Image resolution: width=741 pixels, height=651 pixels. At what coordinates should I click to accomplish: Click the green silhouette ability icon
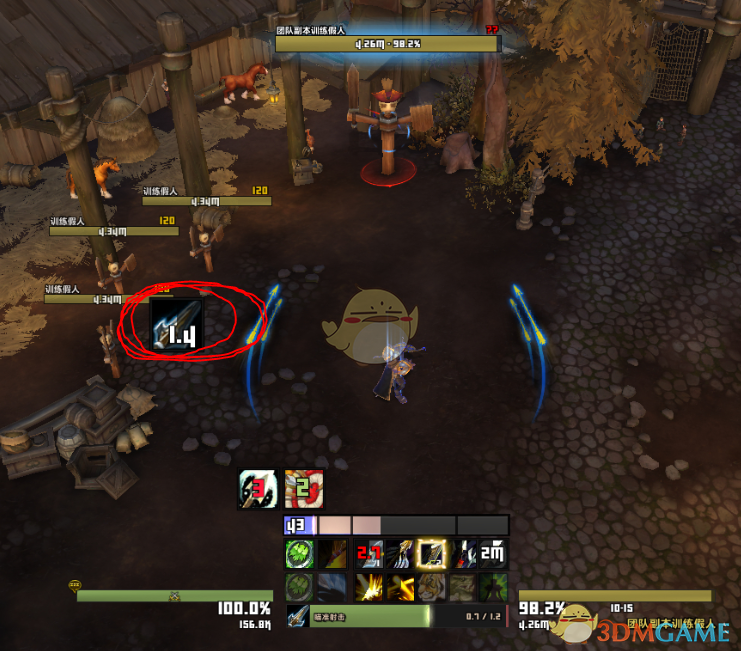(492, 587)
